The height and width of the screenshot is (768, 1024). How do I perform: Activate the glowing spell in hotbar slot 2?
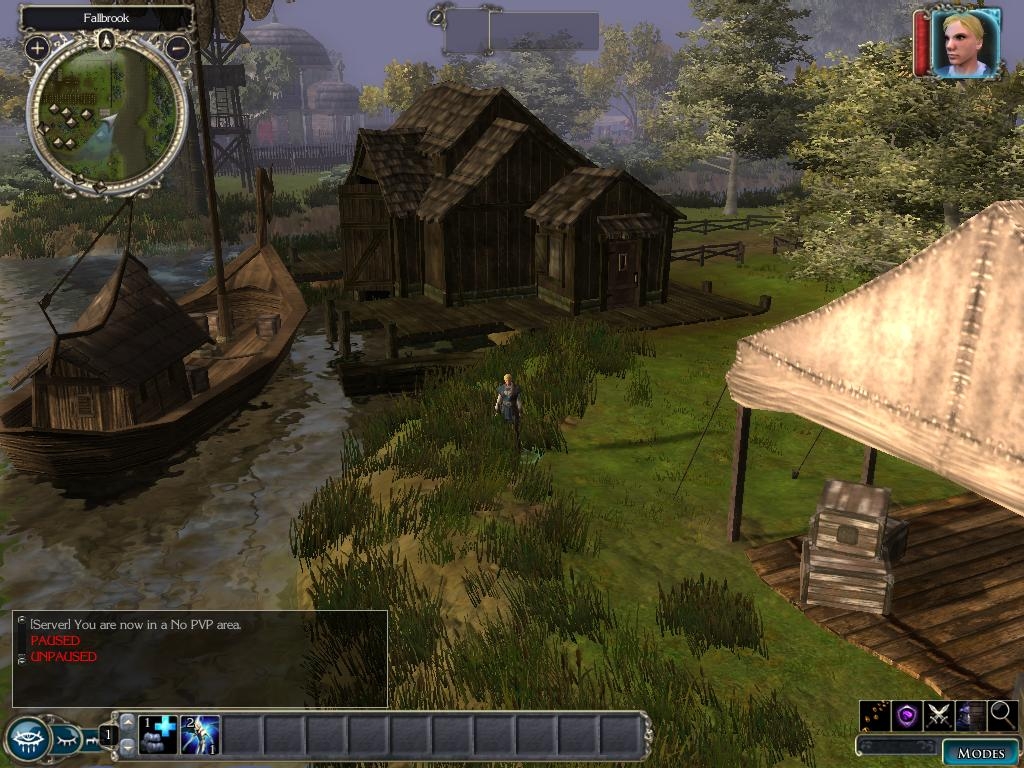coord(200,735)
